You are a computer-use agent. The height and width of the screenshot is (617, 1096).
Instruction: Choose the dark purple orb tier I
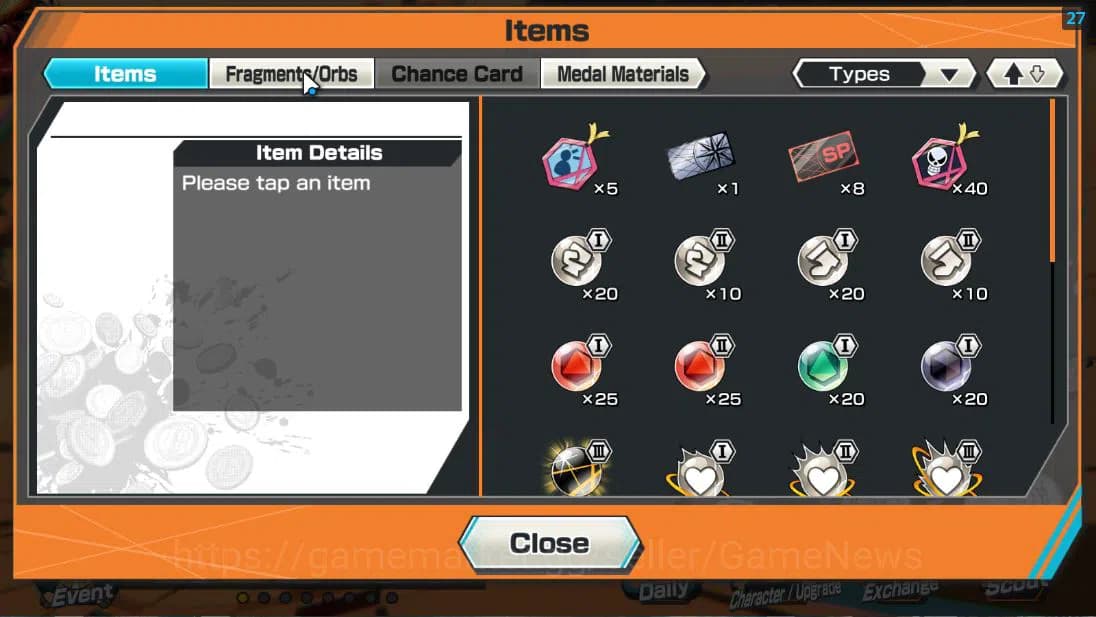pyautogui.click(x=945, y=367)
